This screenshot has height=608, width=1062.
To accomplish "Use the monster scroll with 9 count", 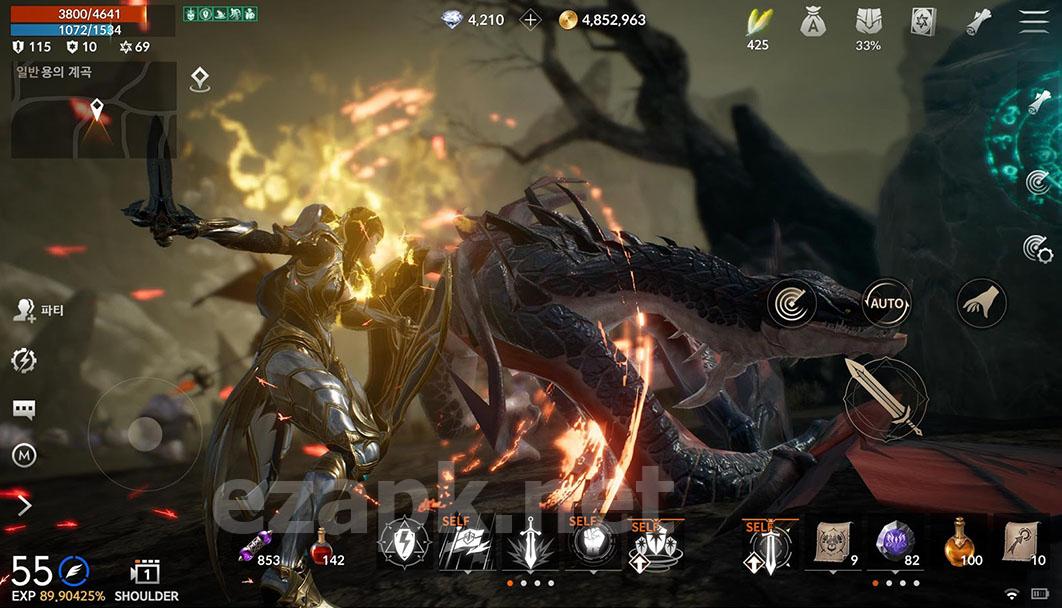I will tap(832, 545).
